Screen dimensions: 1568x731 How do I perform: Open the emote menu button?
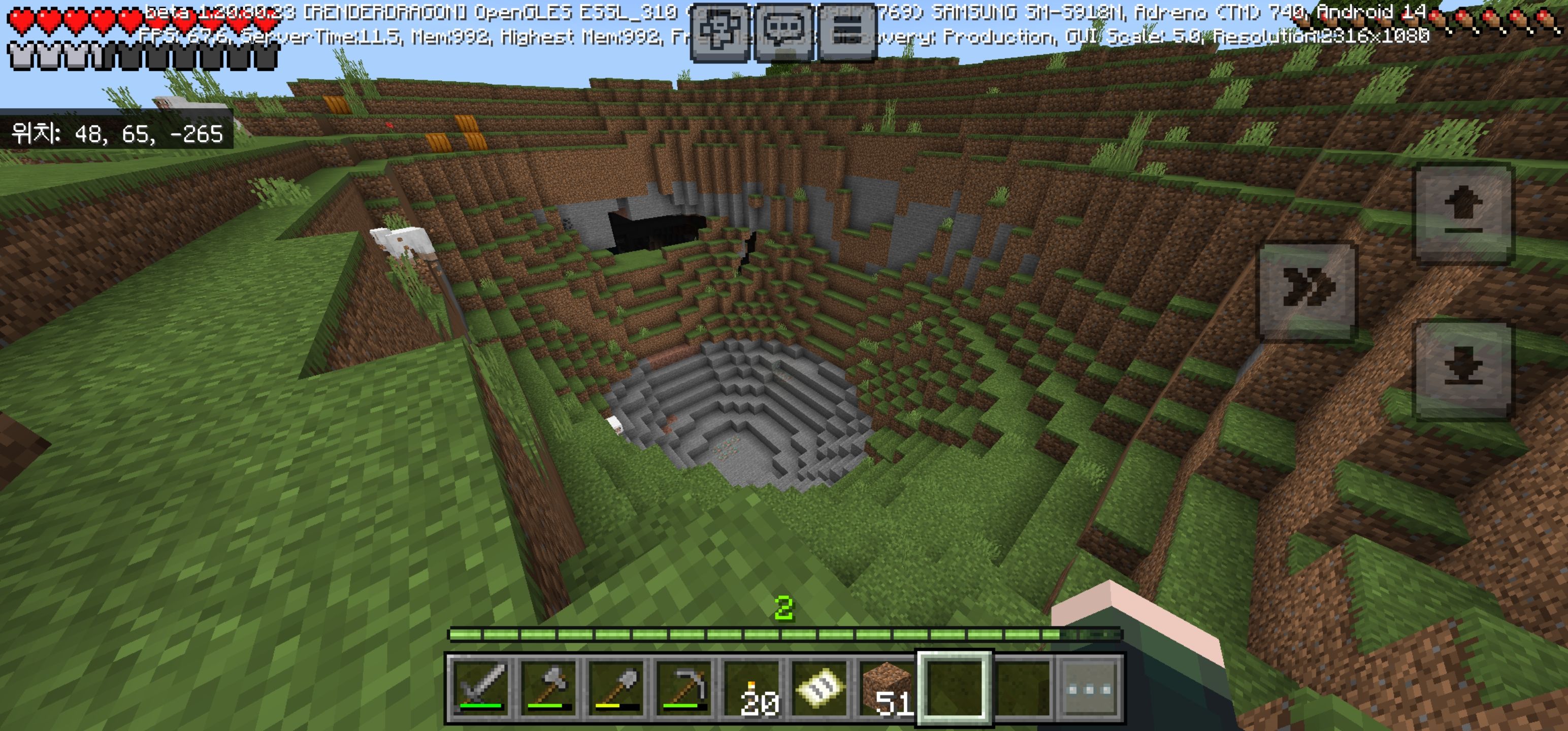[x=720, y=31]
